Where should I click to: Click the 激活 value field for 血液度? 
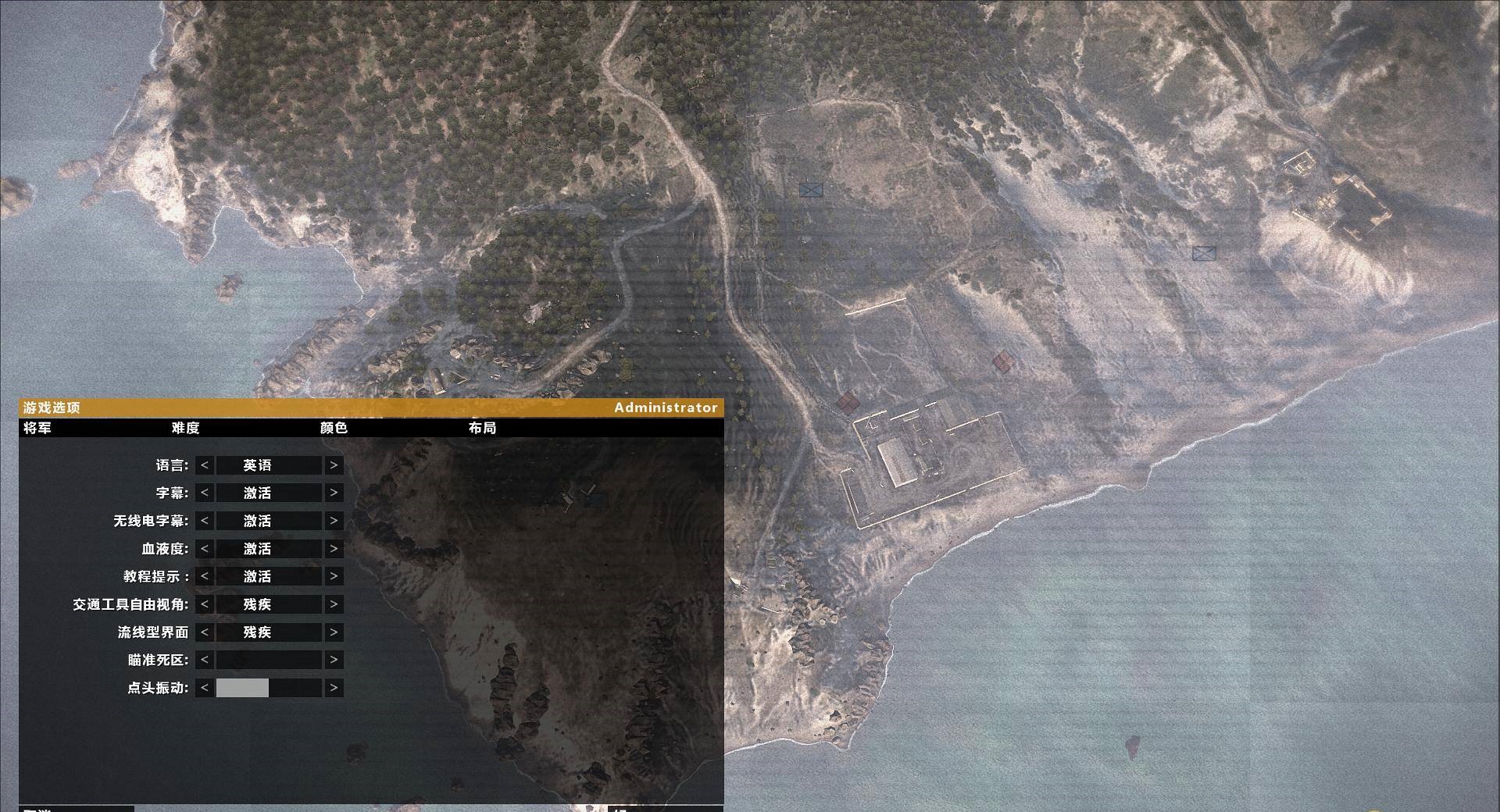tap(268, 549)
